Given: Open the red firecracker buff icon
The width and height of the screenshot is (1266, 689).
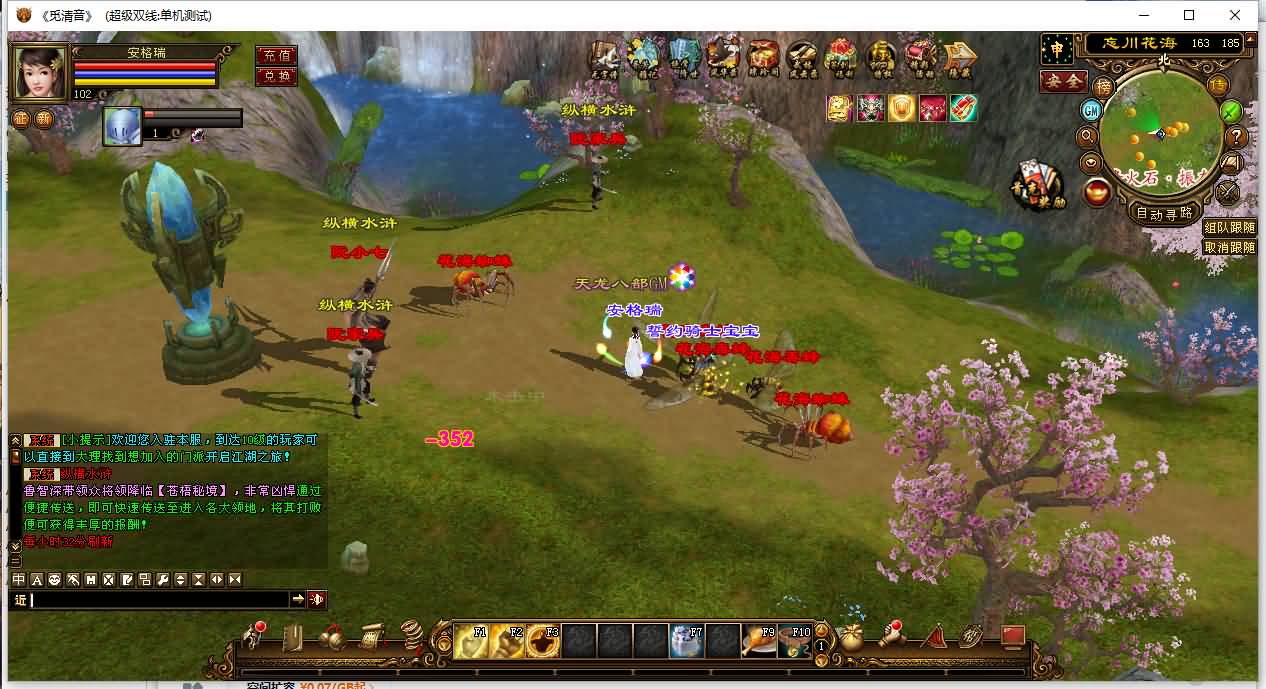Looking at the screenshot, I should point(963,108).
